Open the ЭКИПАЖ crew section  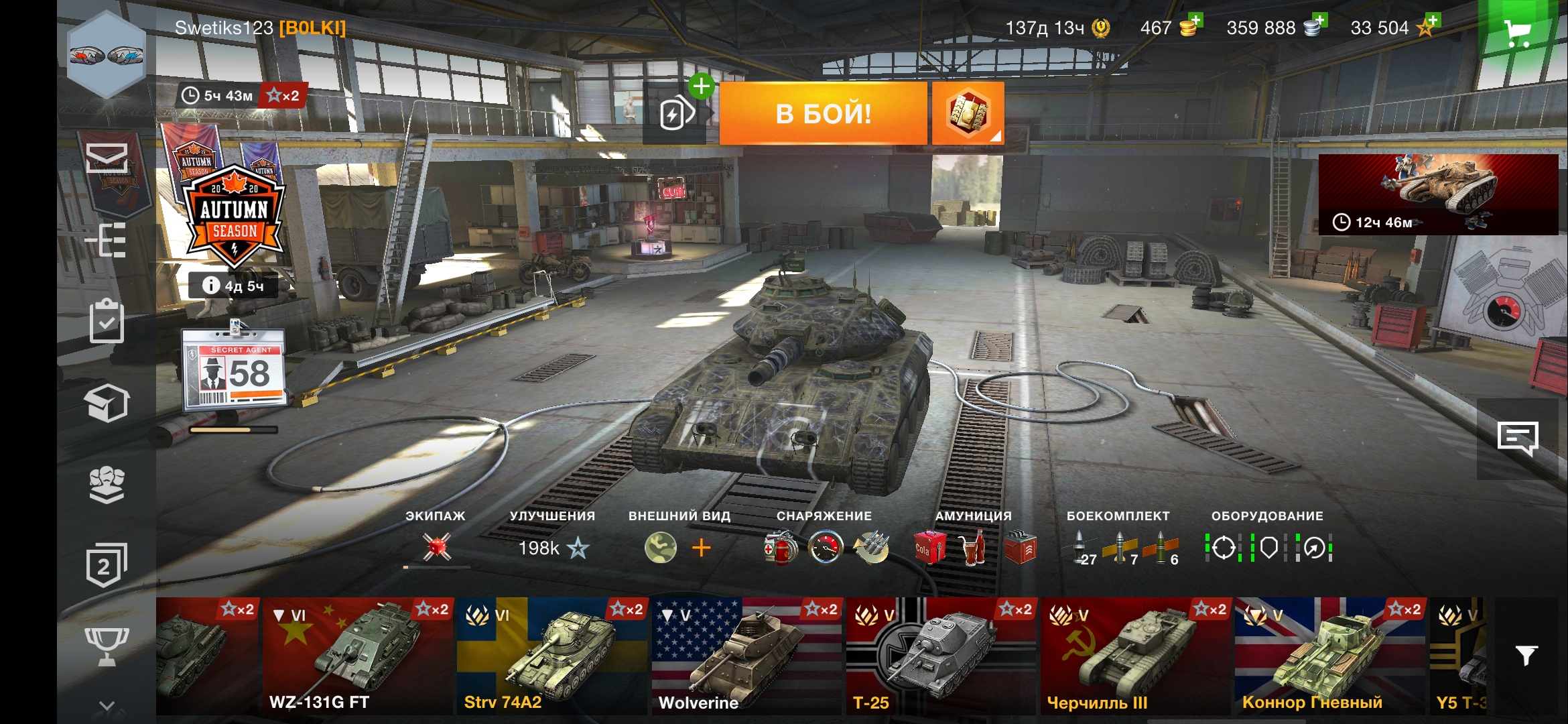click(436, 546)
